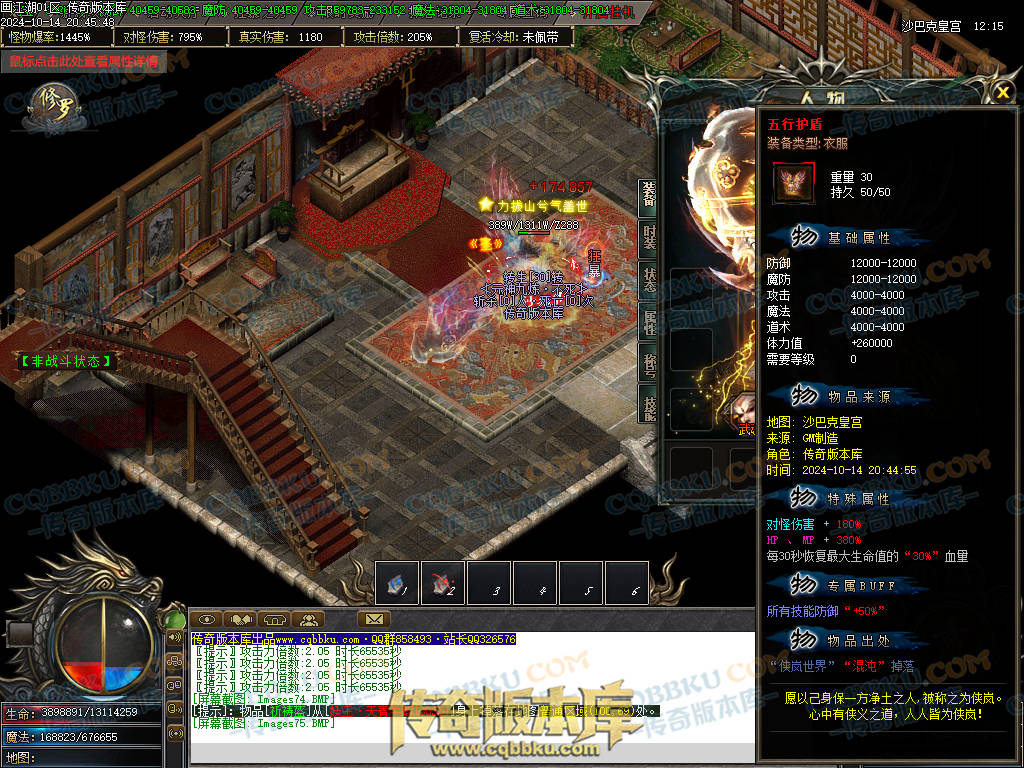Use the item in hotbar slot 2

point(443,583)
